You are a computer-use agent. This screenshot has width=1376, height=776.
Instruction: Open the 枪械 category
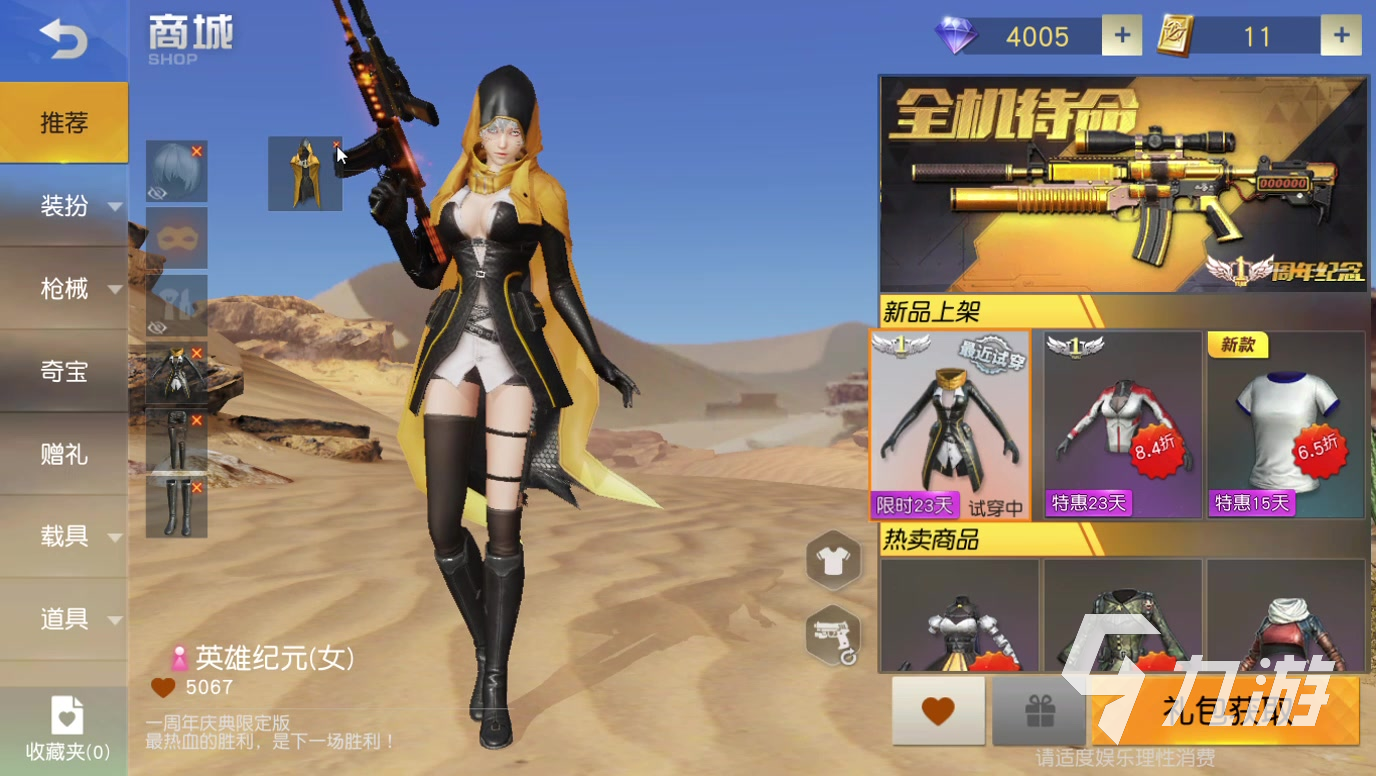(x=64, y=289)
